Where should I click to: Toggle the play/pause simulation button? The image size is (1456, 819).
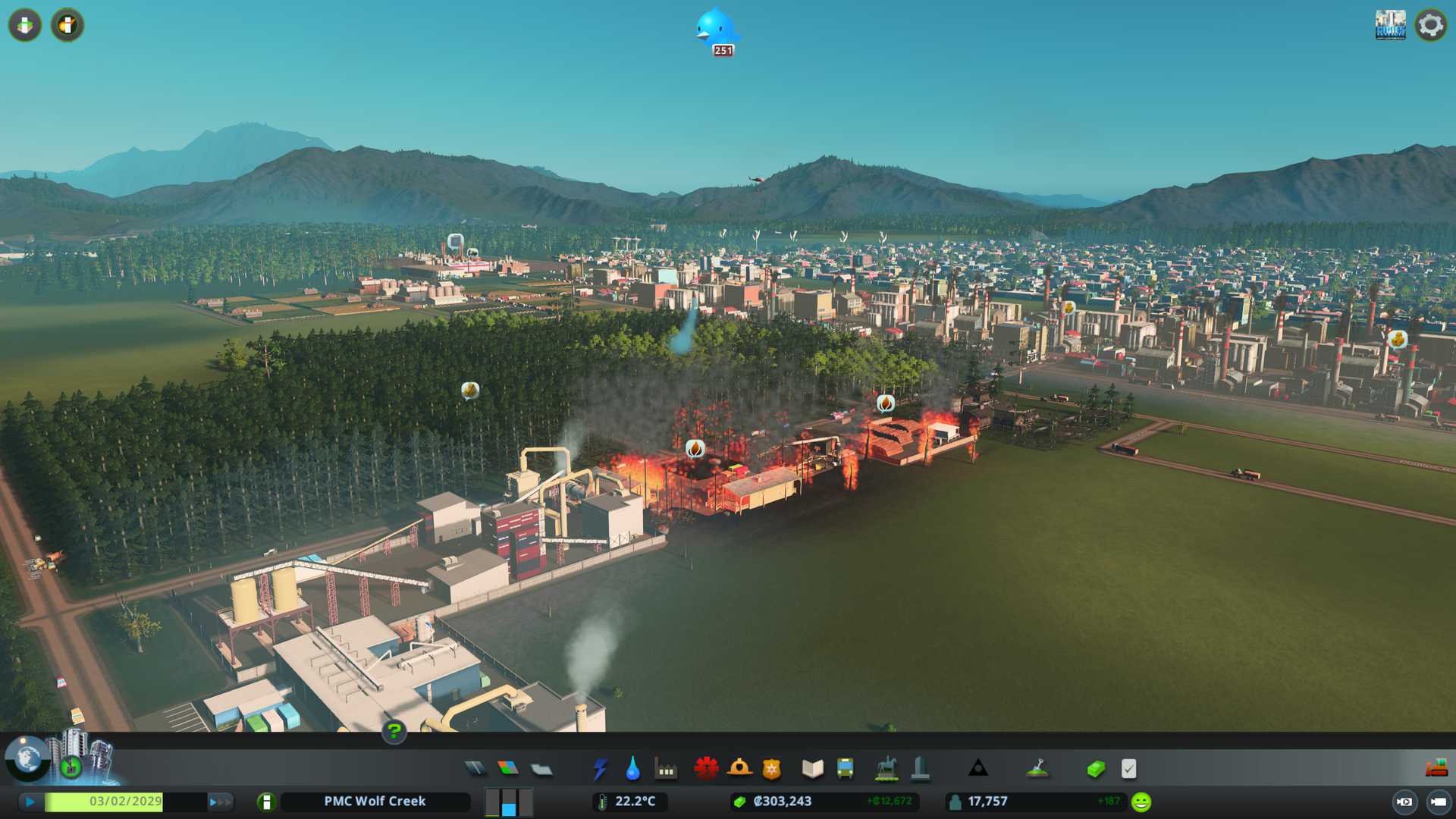click(30, 802)
